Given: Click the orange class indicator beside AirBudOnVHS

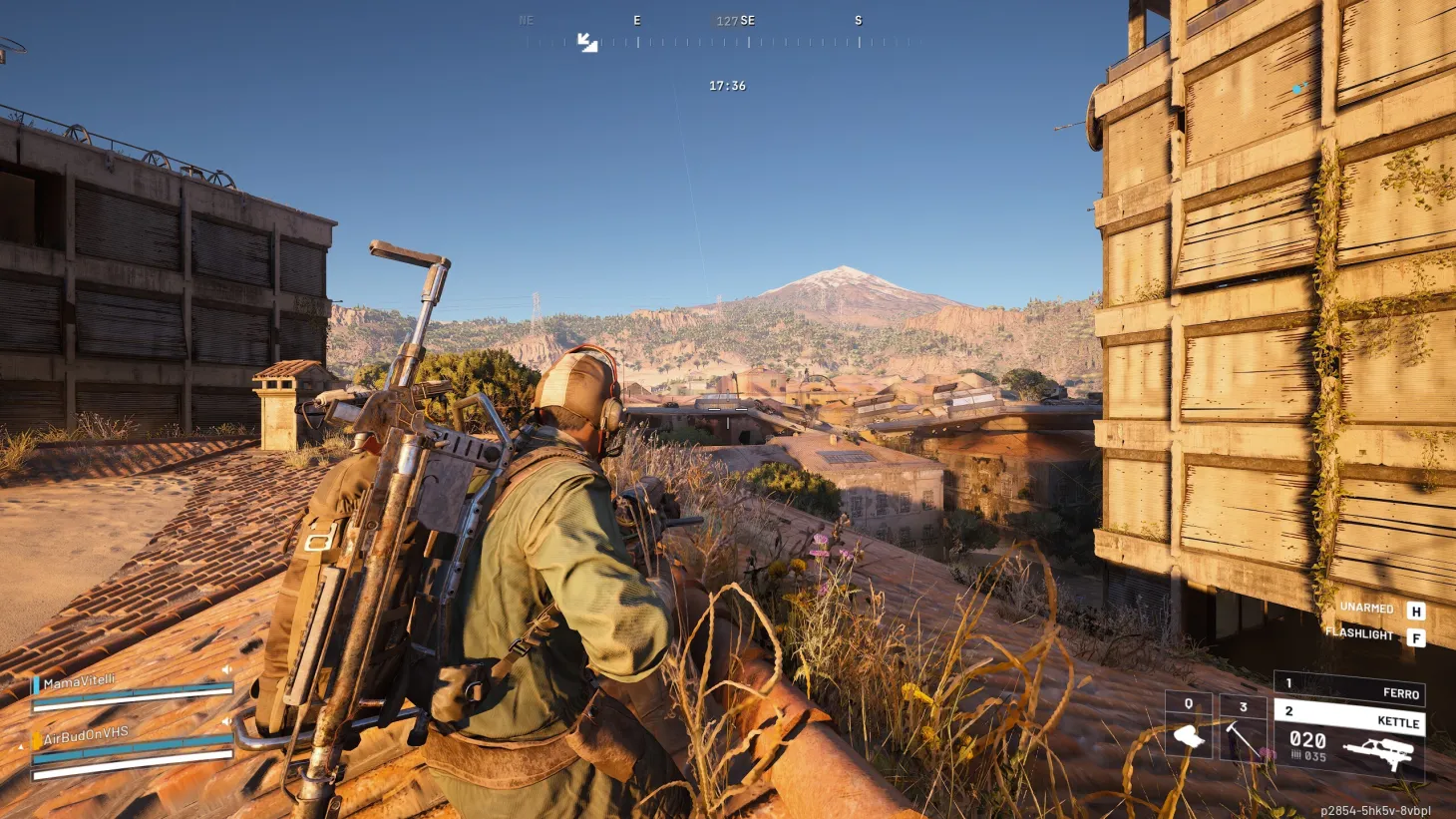Looking at the screenshot, I should (x=36, y=739).
